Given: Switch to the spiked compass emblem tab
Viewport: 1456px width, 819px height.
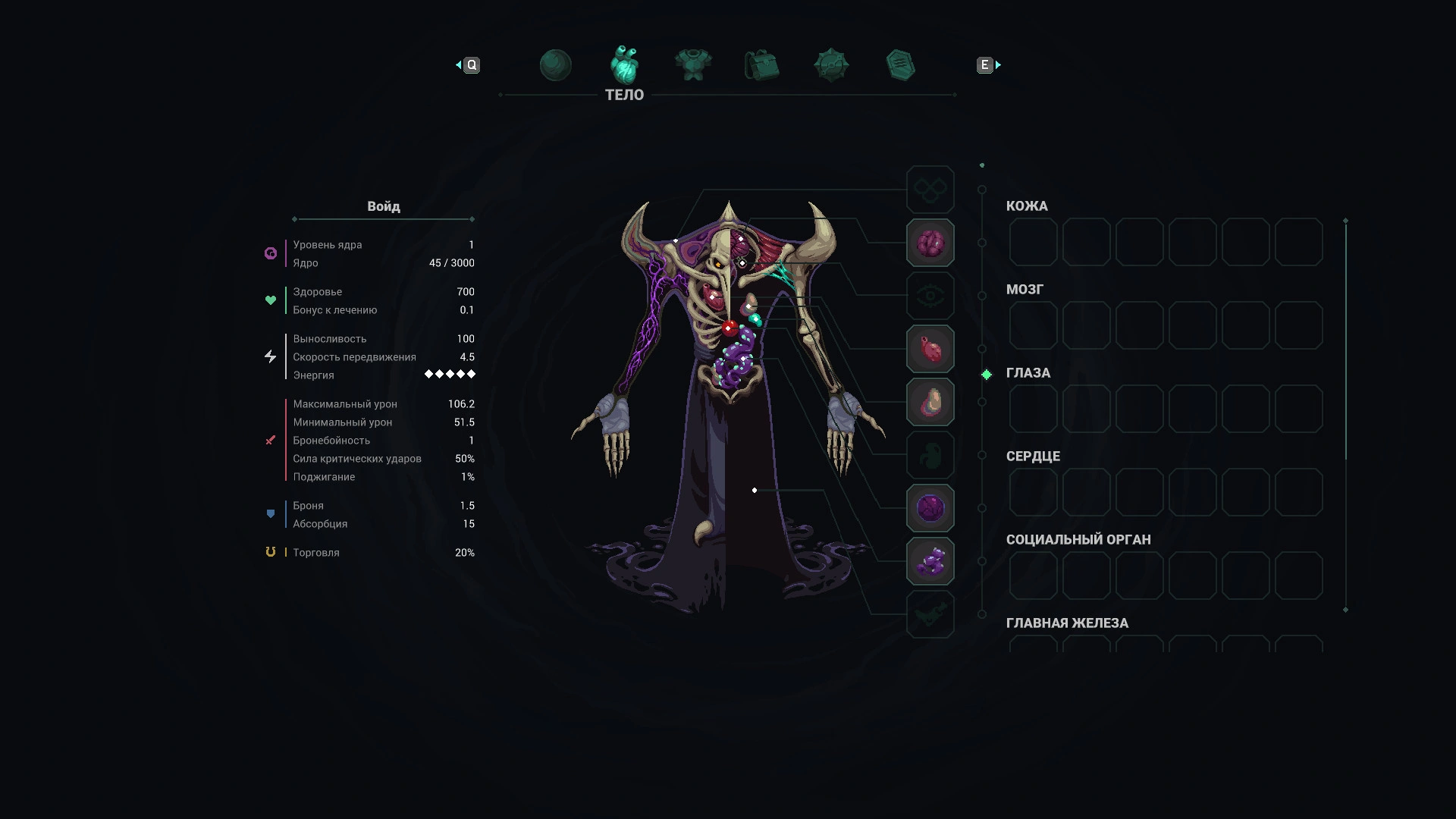Looking at the screenshot, I should coord(831,65).
